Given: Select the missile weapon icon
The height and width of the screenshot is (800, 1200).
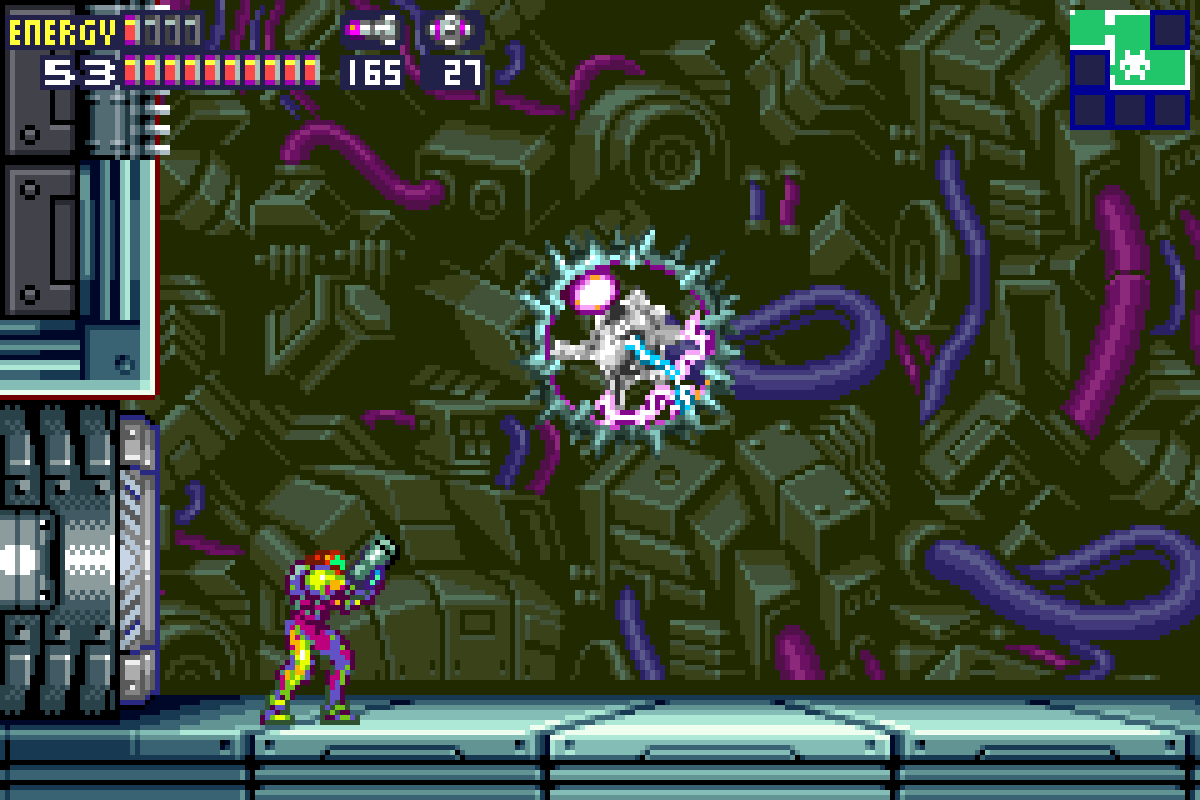Looking at the screenshot, I should coord(372,31).
